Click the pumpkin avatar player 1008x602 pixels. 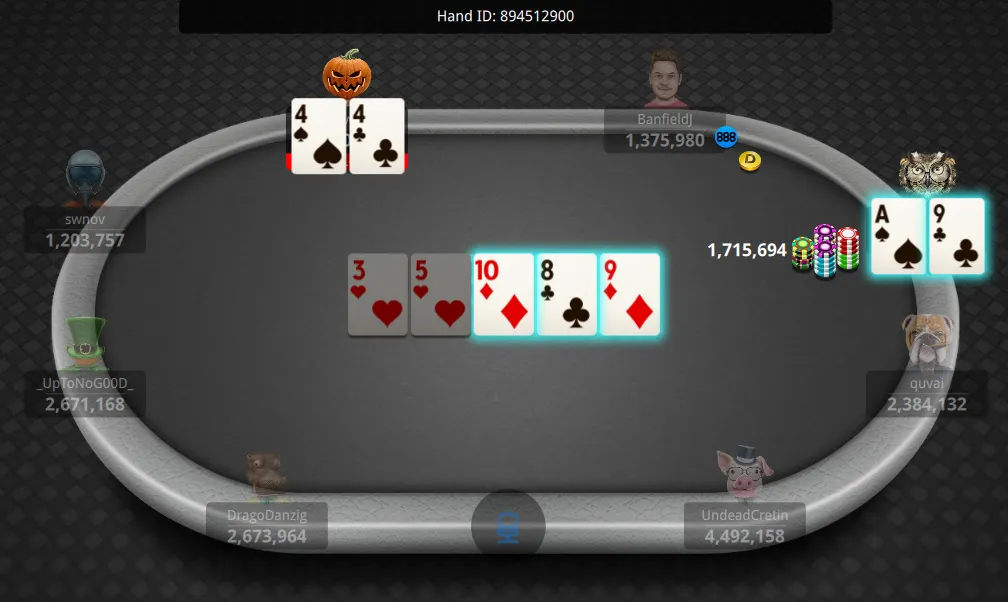pyautogui.click(x=347, y=73)
